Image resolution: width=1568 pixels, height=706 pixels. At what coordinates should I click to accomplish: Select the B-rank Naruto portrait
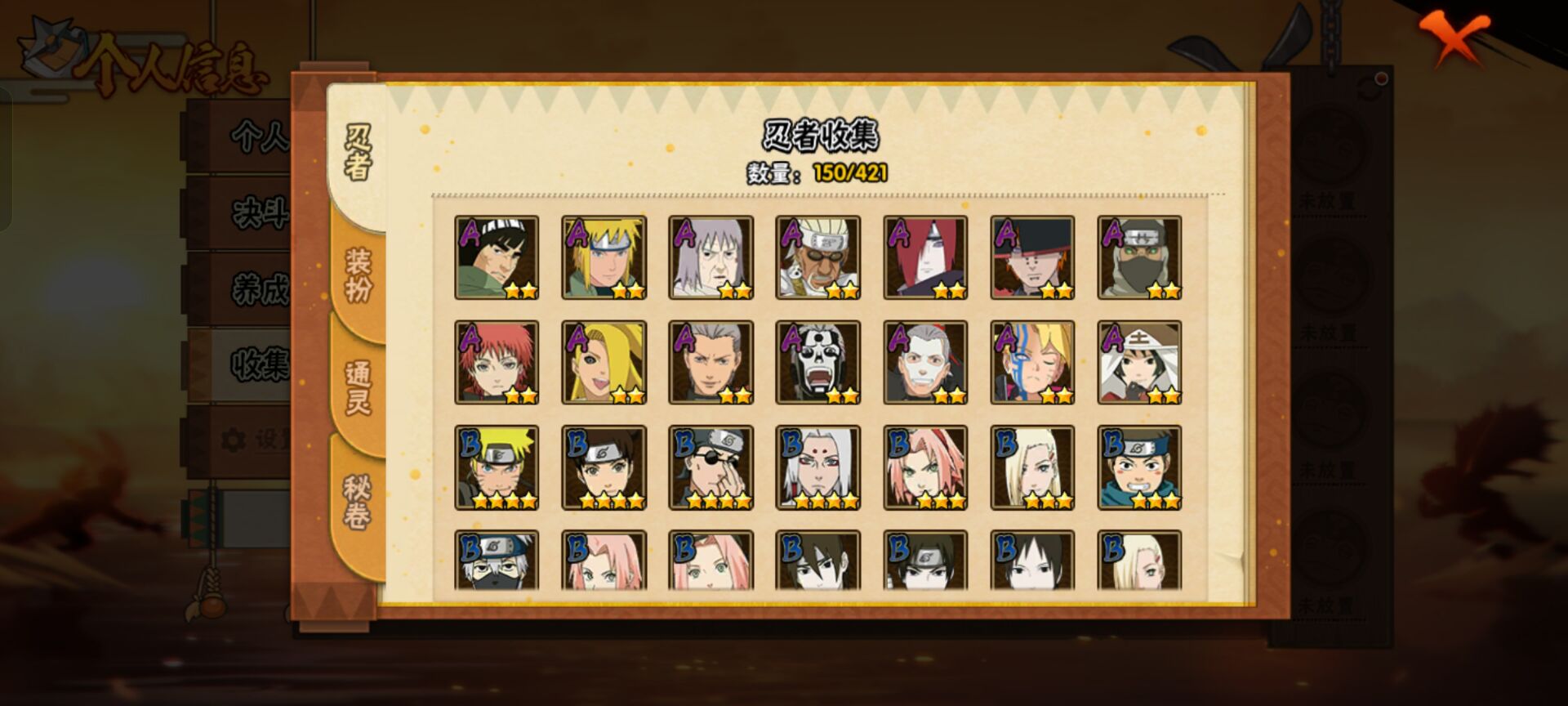[497, 467]
